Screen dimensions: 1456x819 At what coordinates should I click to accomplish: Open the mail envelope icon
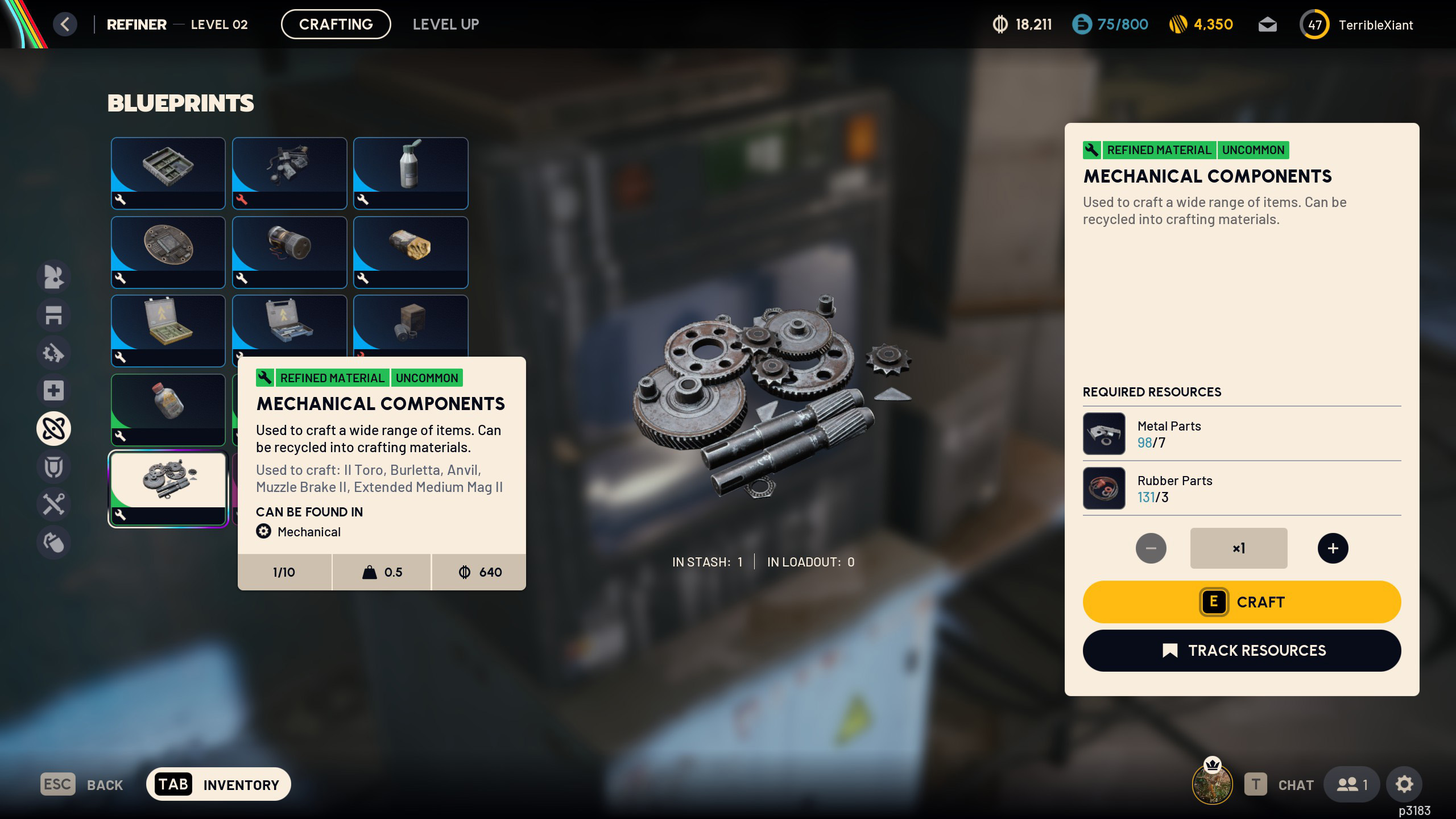click(1267, 25)
